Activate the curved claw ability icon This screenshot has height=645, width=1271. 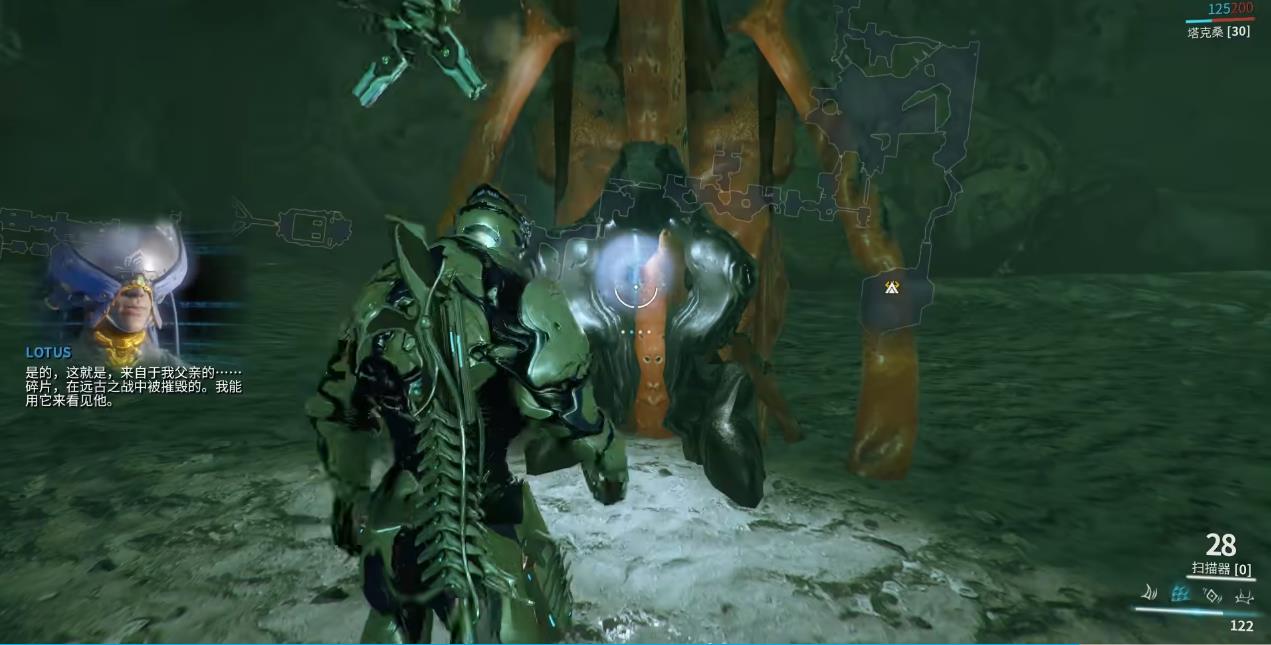[x=1150, y=594]
